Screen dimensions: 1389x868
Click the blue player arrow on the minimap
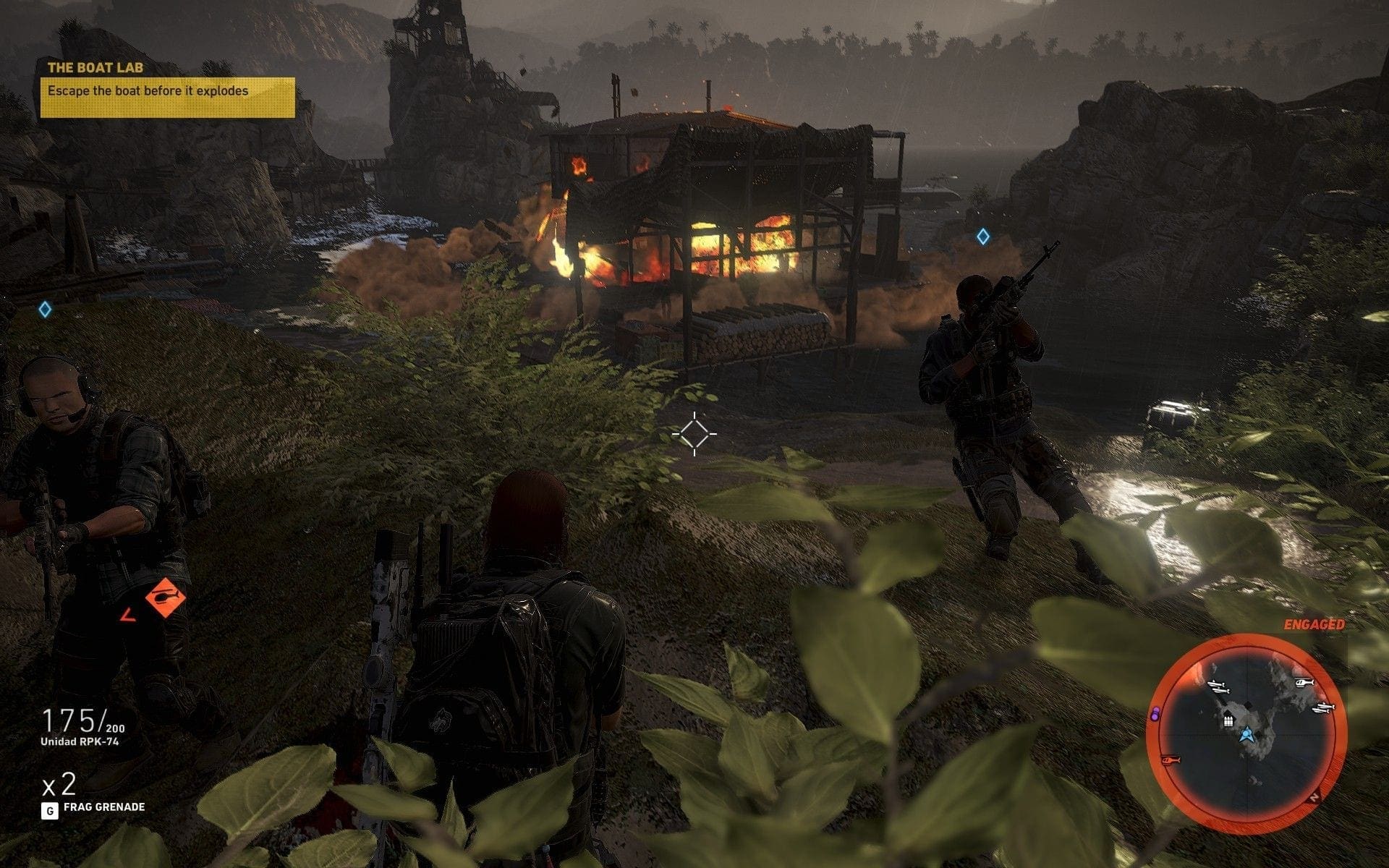[x=1246, y=736]
